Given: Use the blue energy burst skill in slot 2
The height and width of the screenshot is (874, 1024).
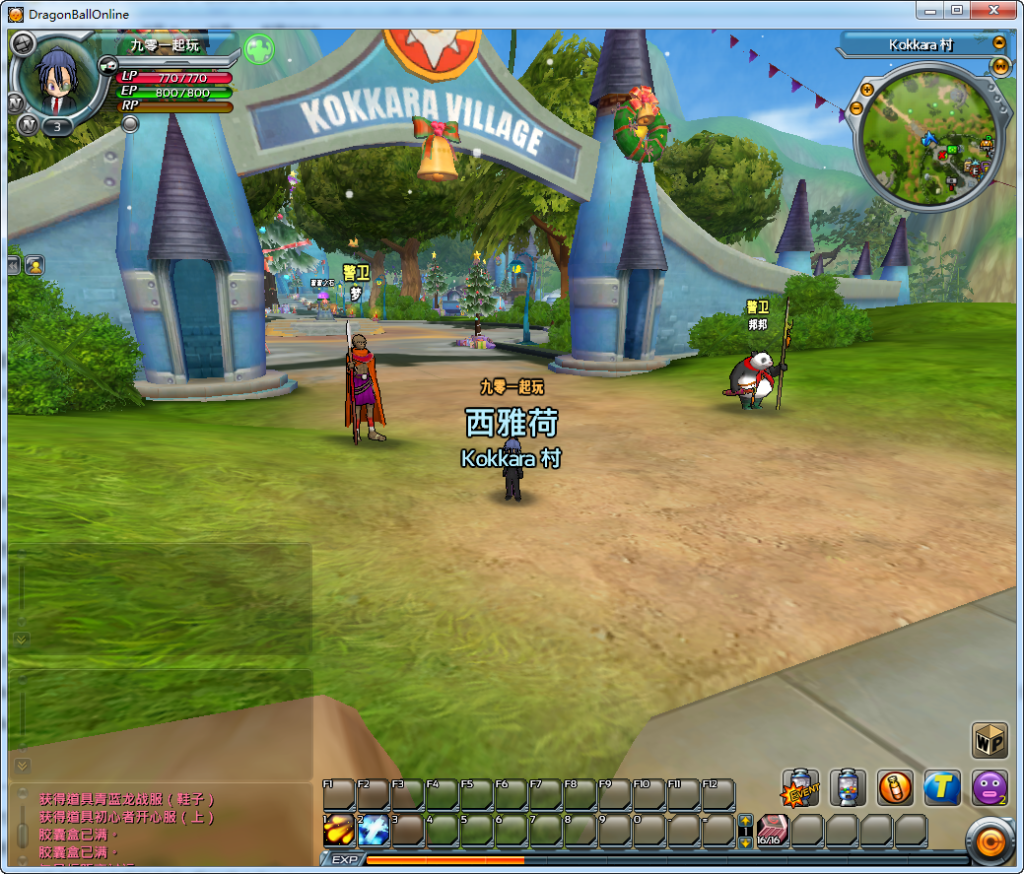Looking at the screenshot, I should pyautogui.click(x=373, y=830).
